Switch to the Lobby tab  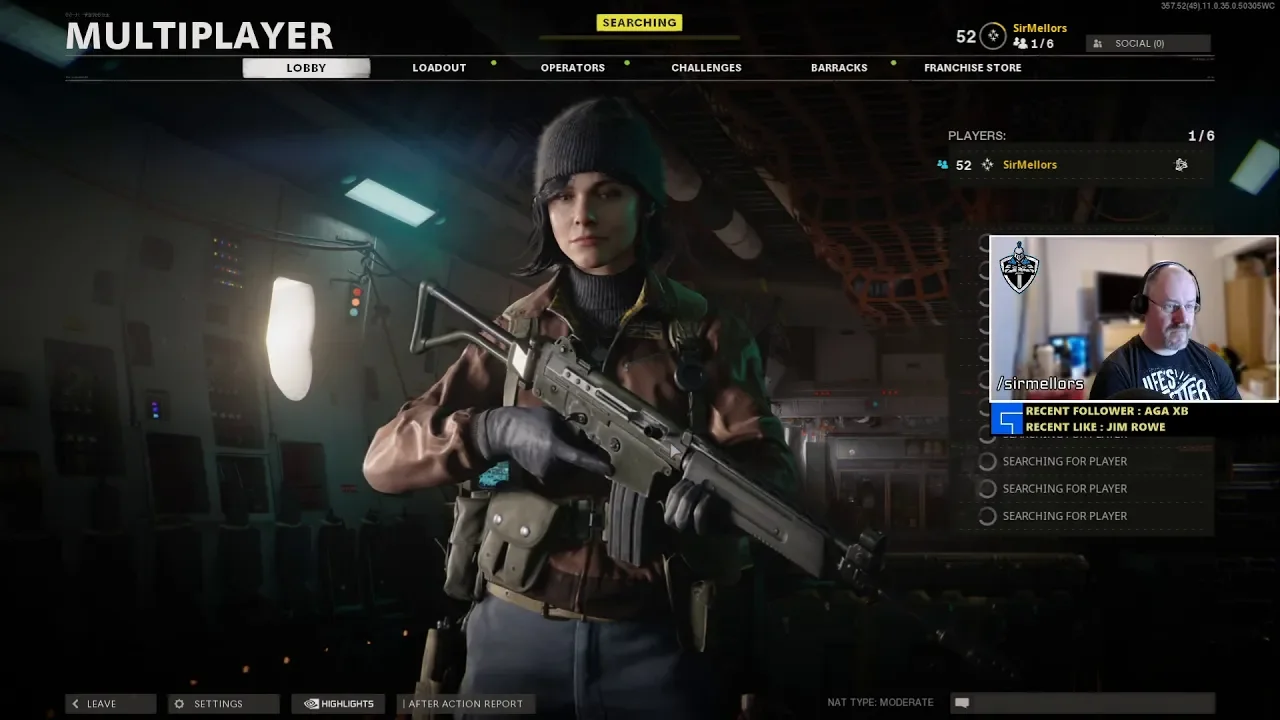point(306,68)
